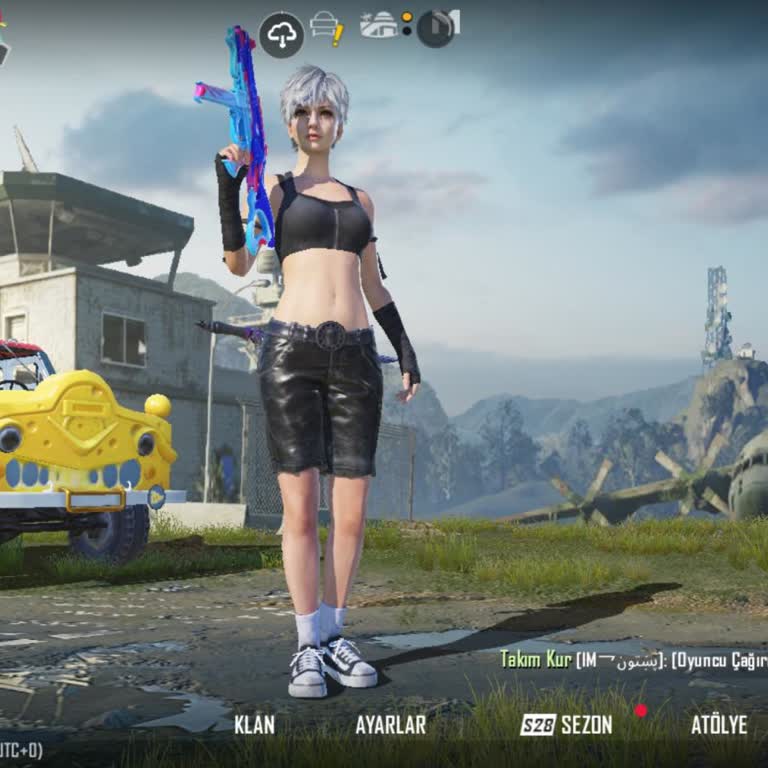
Task: Open Ayarlar settings
Action: [x=390, y=725]
